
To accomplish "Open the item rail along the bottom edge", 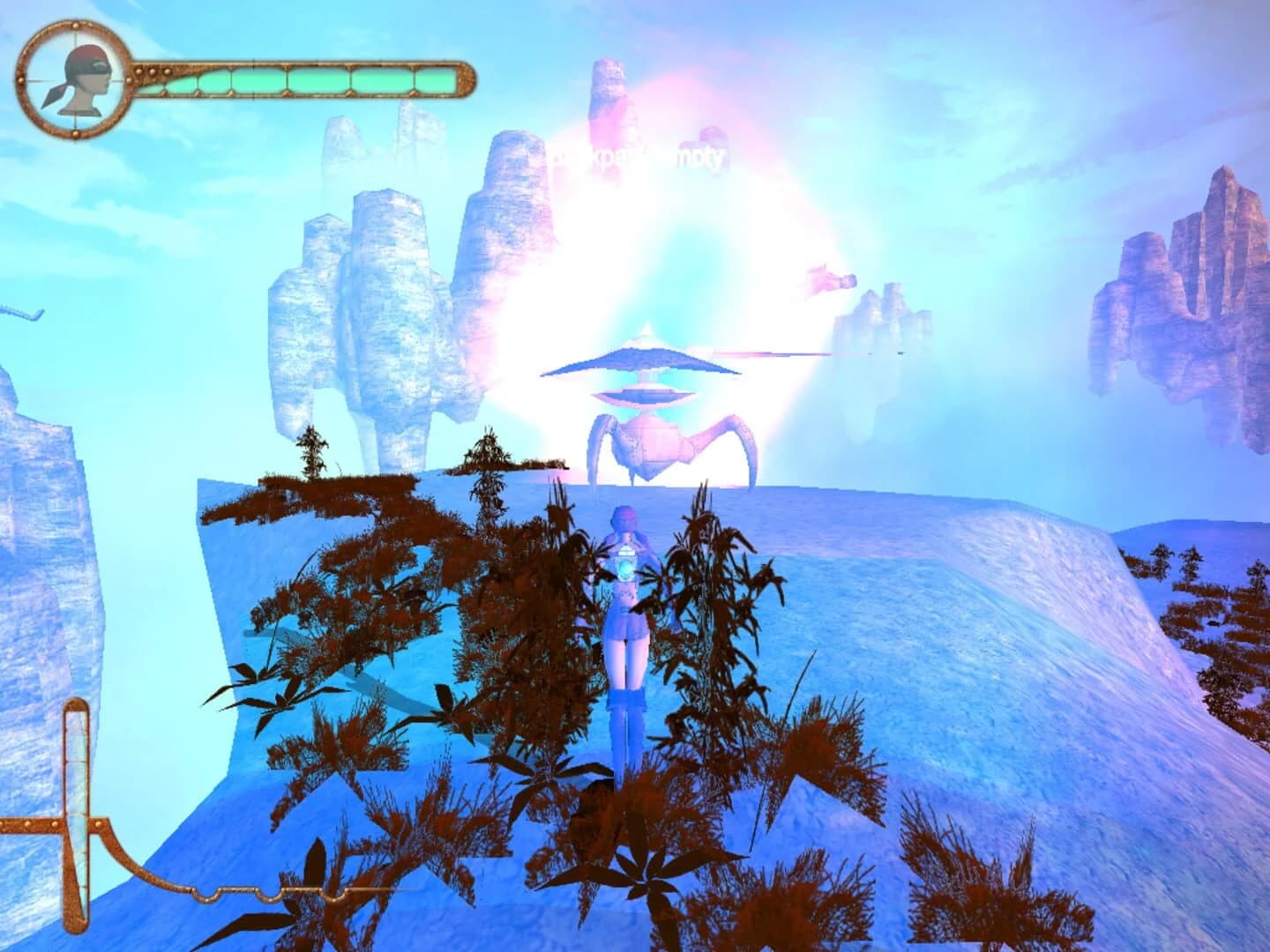I will click(353, 892).
